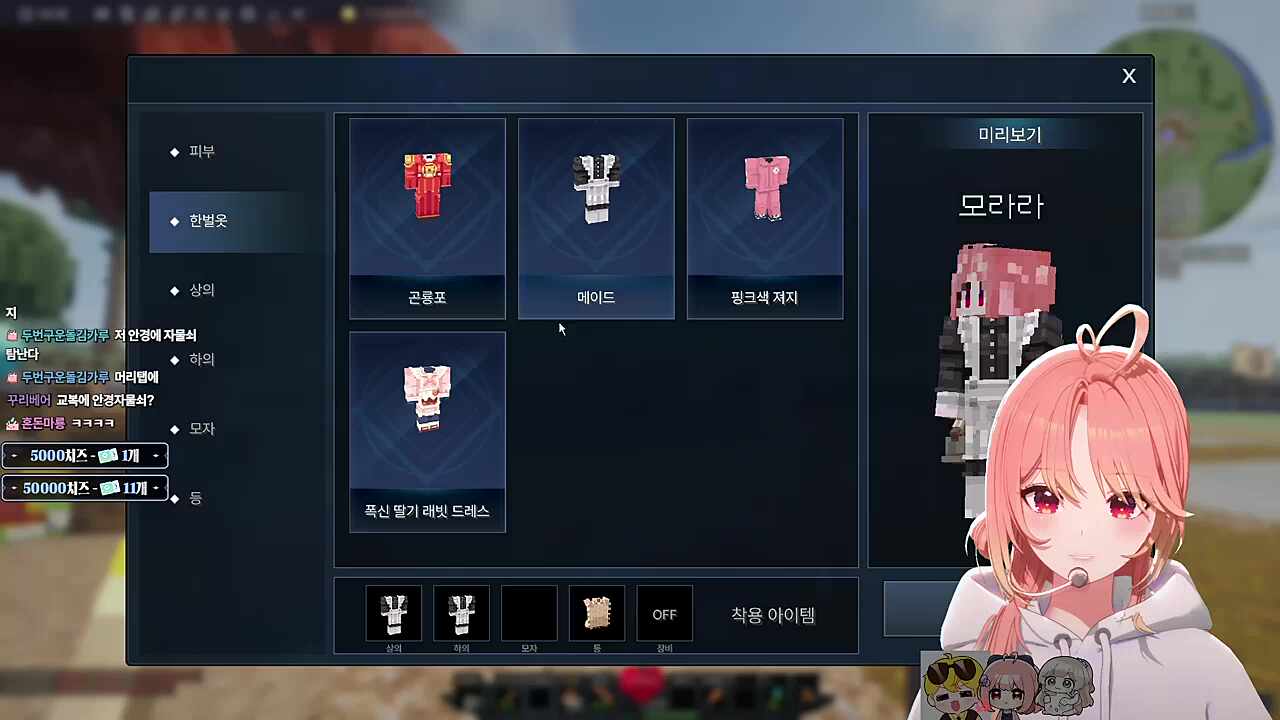Pick the 폭신 딸기 래빗 드레스 outfit icon
The image size is (1280, 720).
(427, 398)
